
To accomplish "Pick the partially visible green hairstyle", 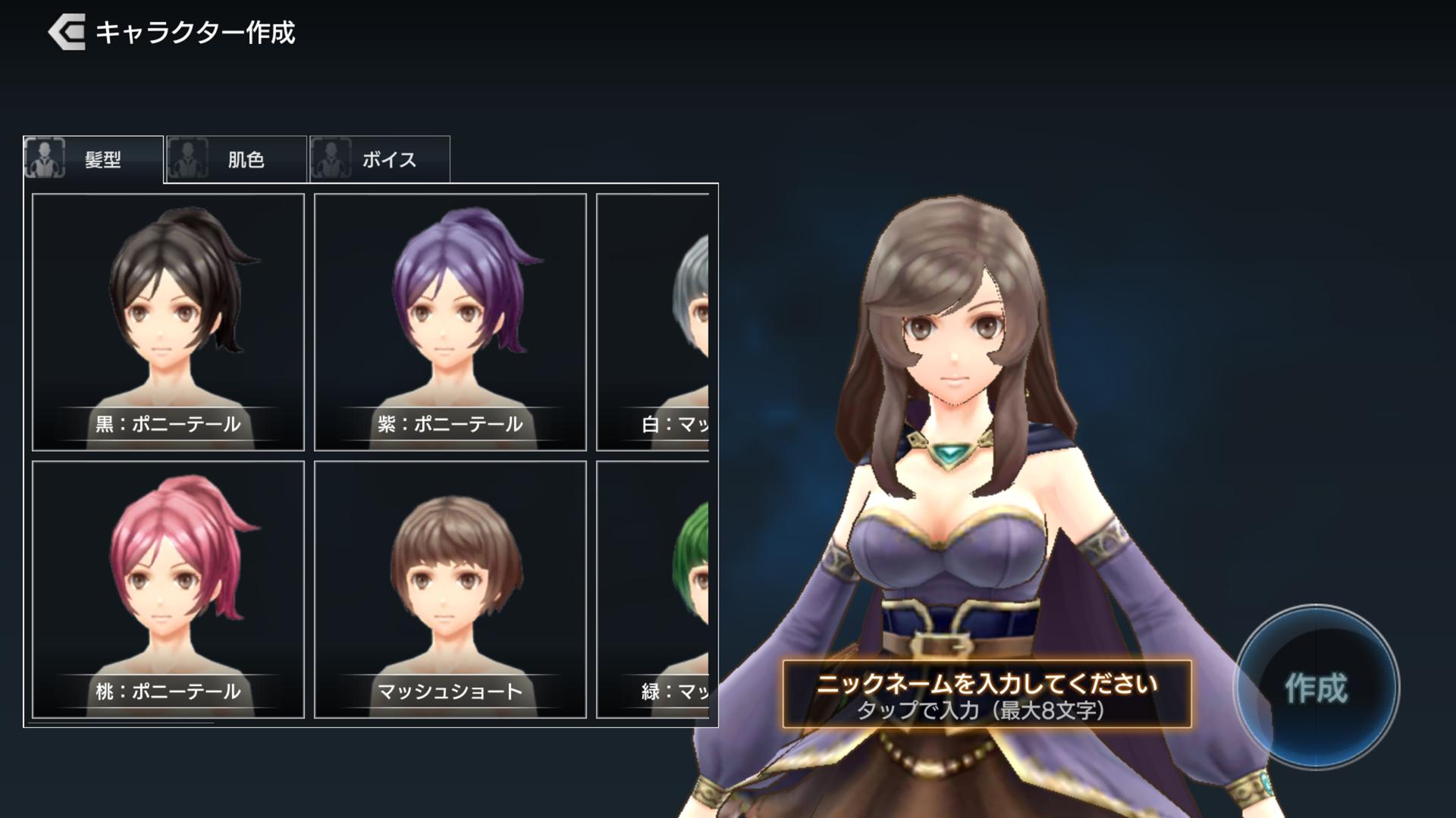I will (x=654, y=589).
